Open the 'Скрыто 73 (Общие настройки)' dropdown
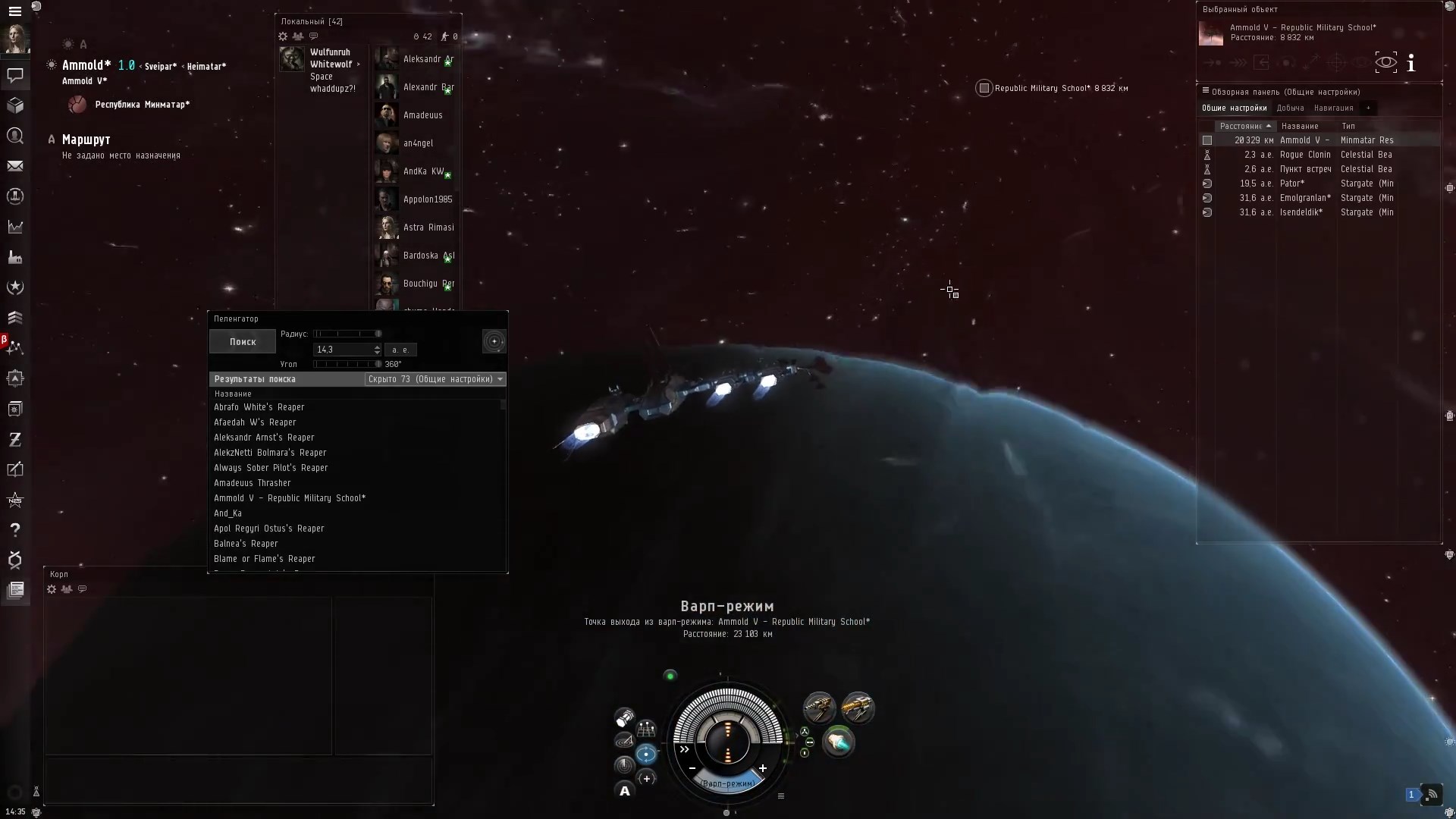This screenshot has height=819, width=1456. click(435, 379)
